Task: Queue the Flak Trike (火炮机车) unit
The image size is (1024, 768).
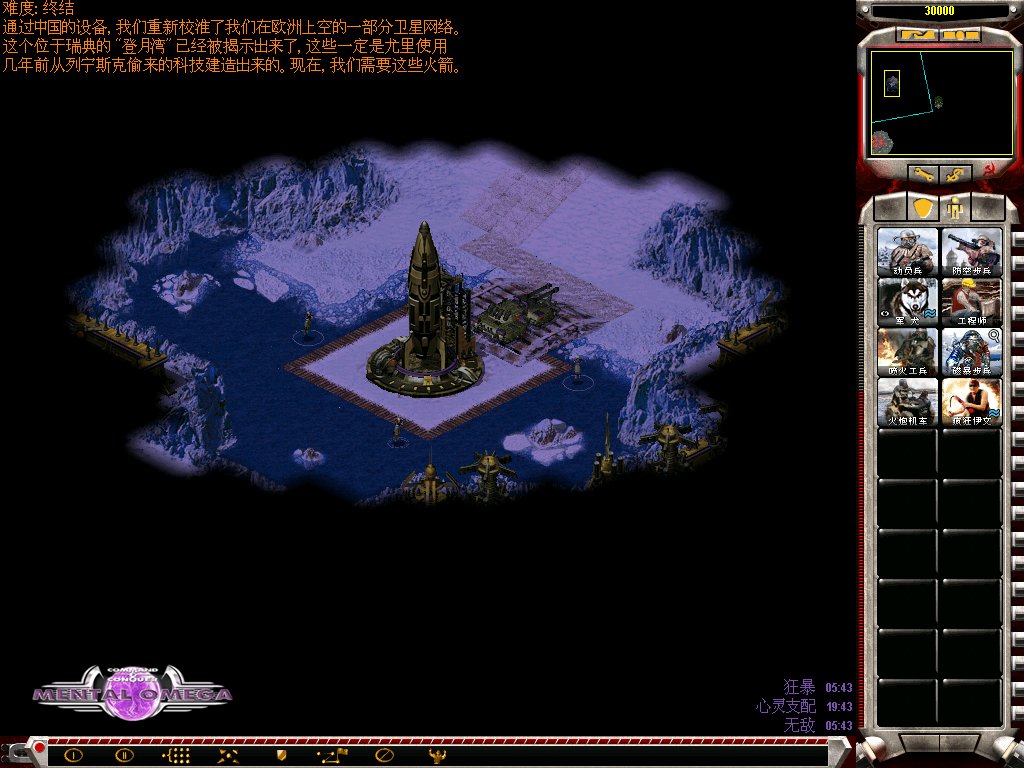Action: [x=908, y=401]
